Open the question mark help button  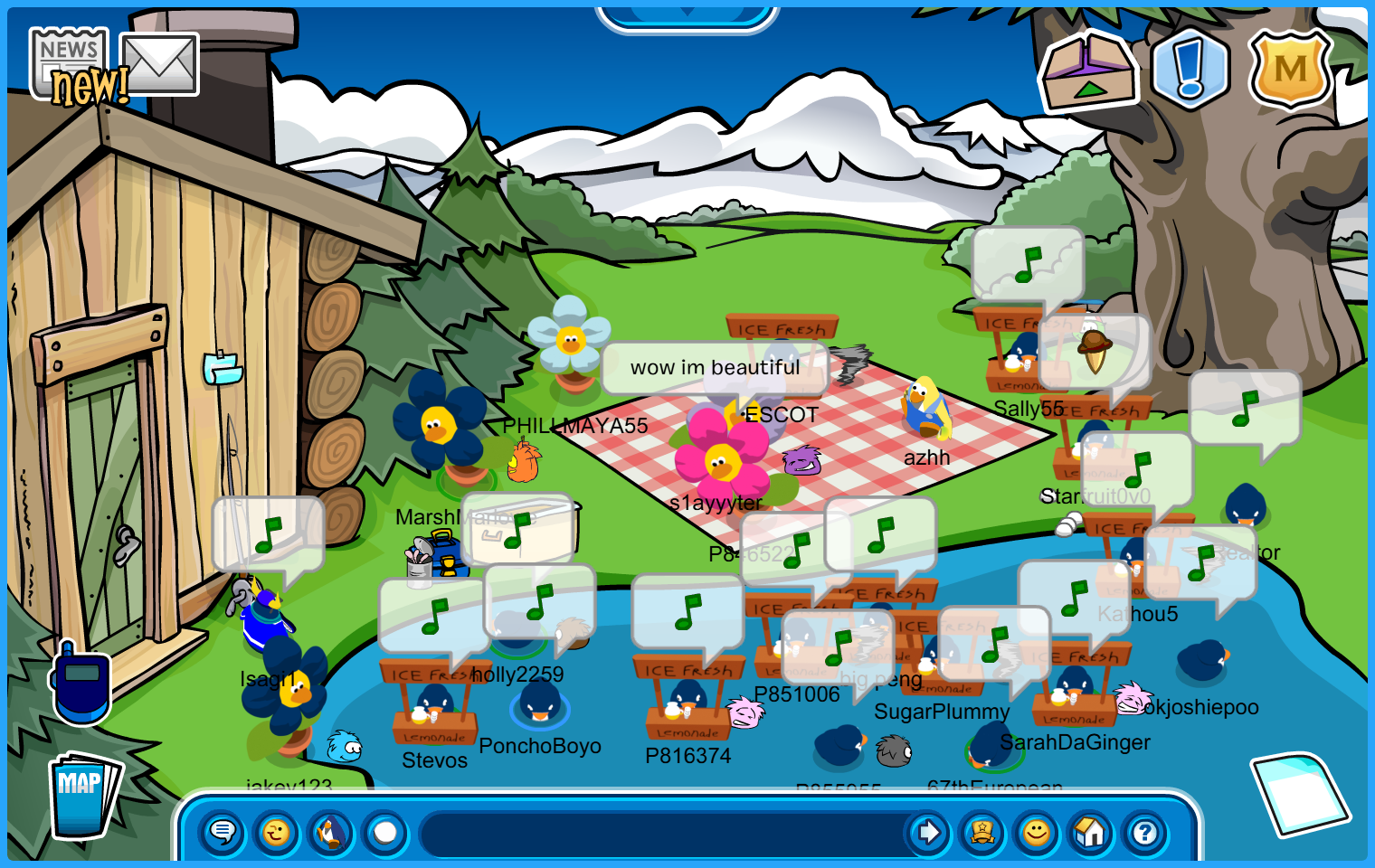click(1145, 832)
